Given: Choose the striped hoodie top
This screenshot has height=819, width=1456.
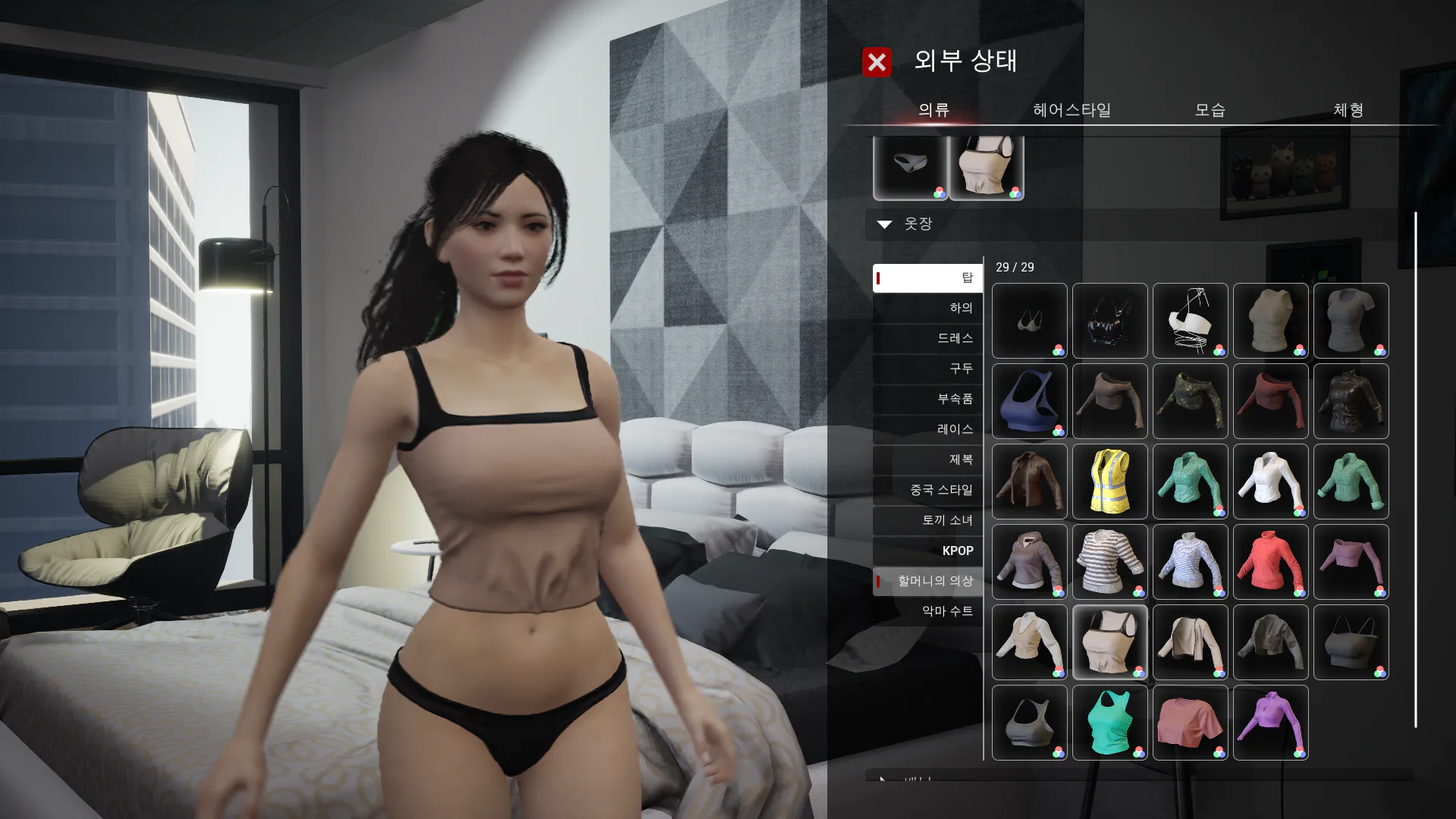Looking at the screenshot, I should click(x=1109, y=562).
